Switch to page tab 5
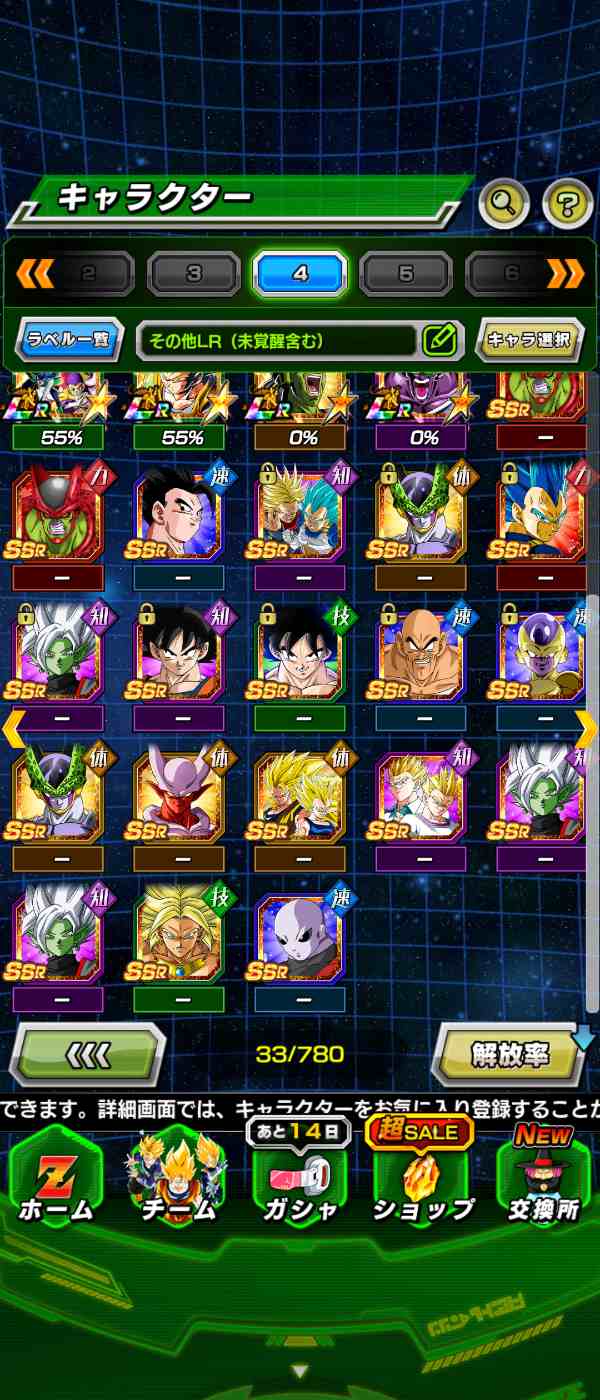The width and height of the screenshot is (600, 1400). [x=406, y=273]
